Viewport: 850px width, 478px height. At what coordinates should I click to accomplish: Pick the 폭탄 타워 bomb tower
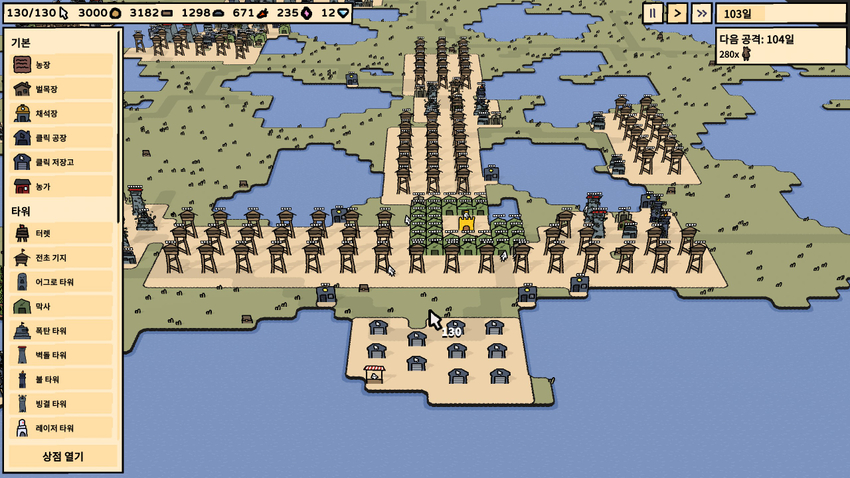point(60,330)
